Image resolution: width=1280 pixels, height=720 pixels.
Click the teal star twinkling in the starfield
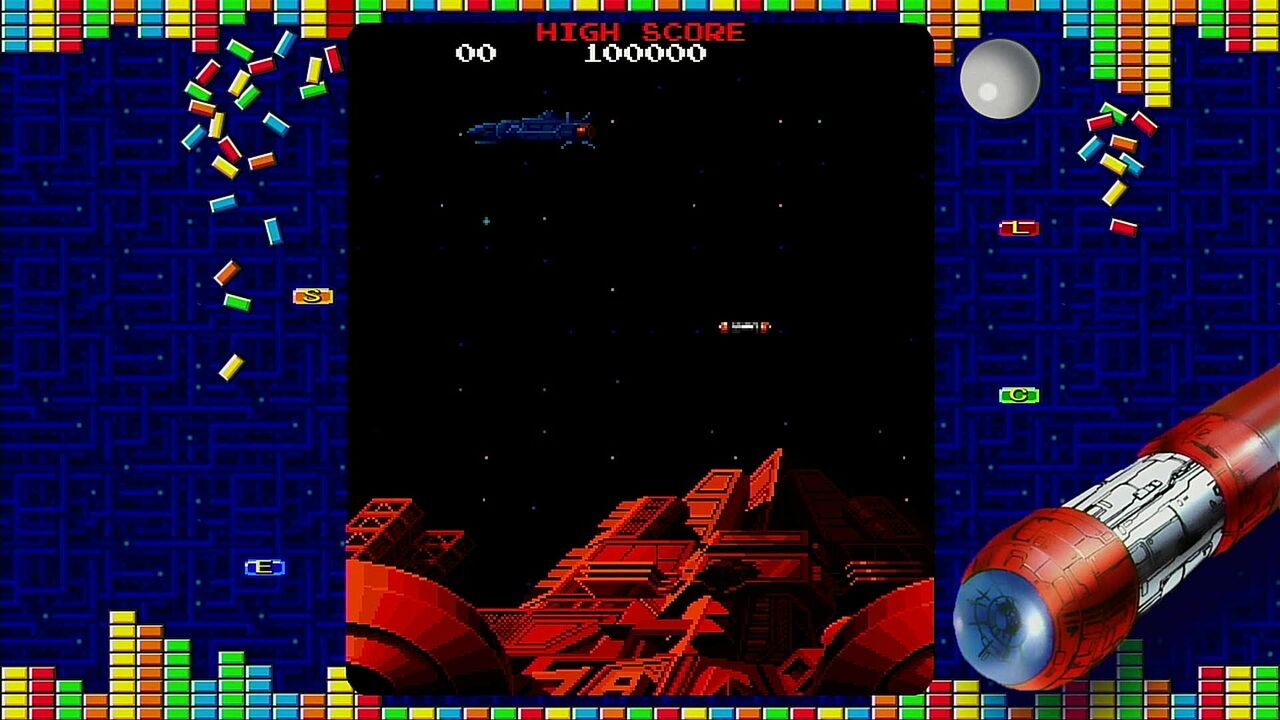pos(486,222)
